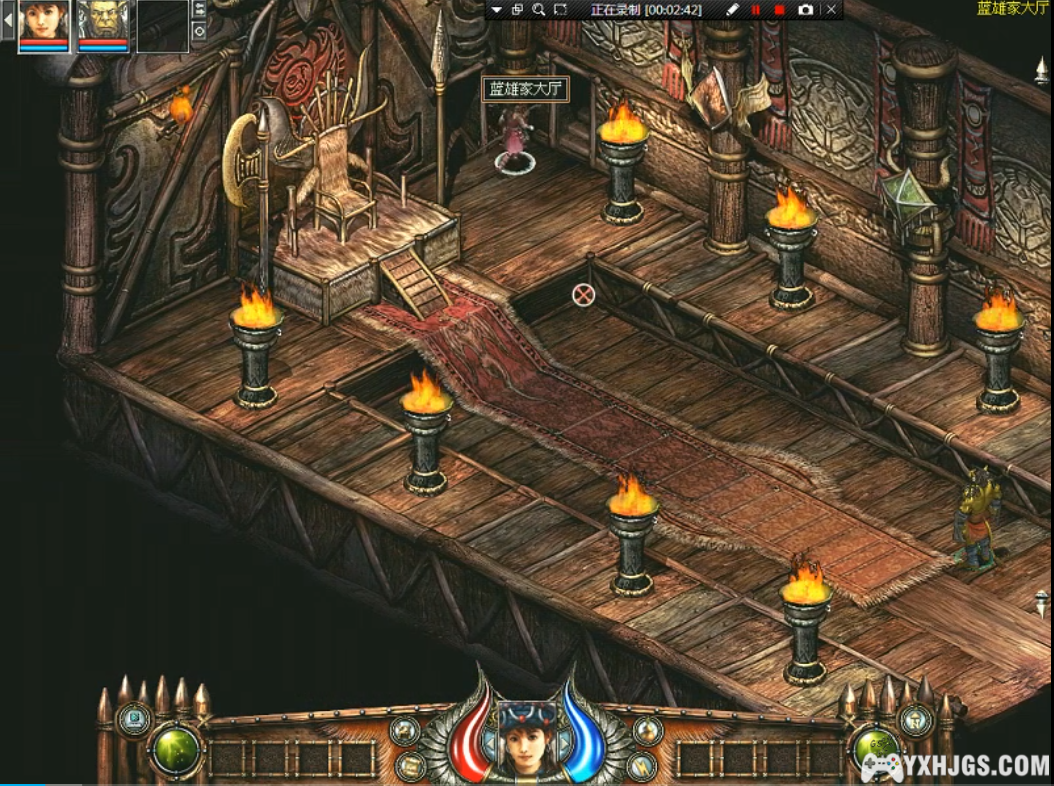Stop the screen recording with the red square
Screen dimensions: 1054x786
tap(779, 10)
